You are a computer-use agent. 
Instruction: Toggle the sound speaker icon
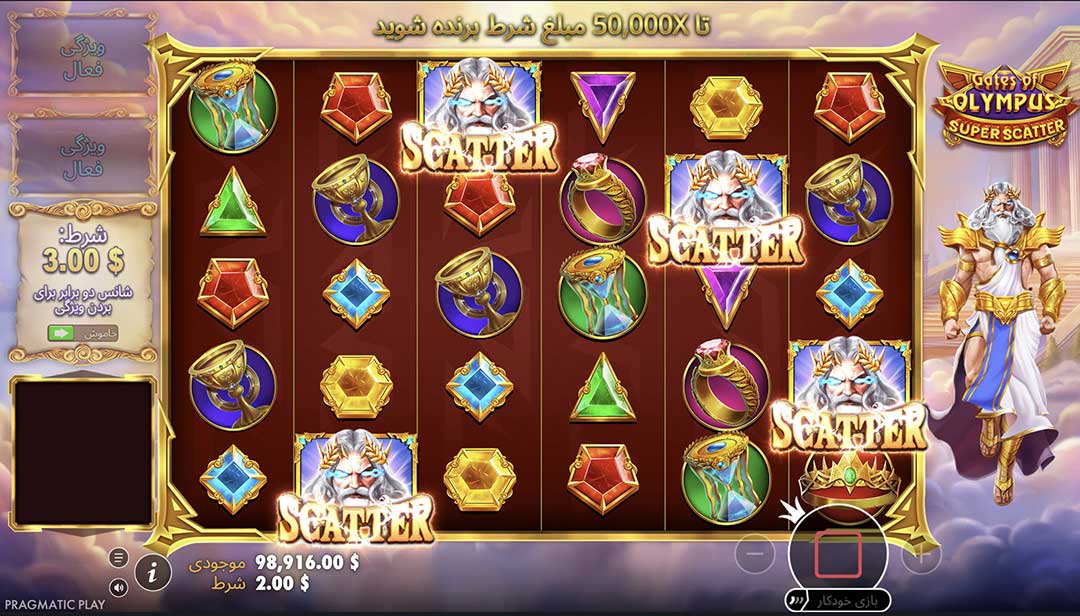pyautogui.click(x=119, y=587)
